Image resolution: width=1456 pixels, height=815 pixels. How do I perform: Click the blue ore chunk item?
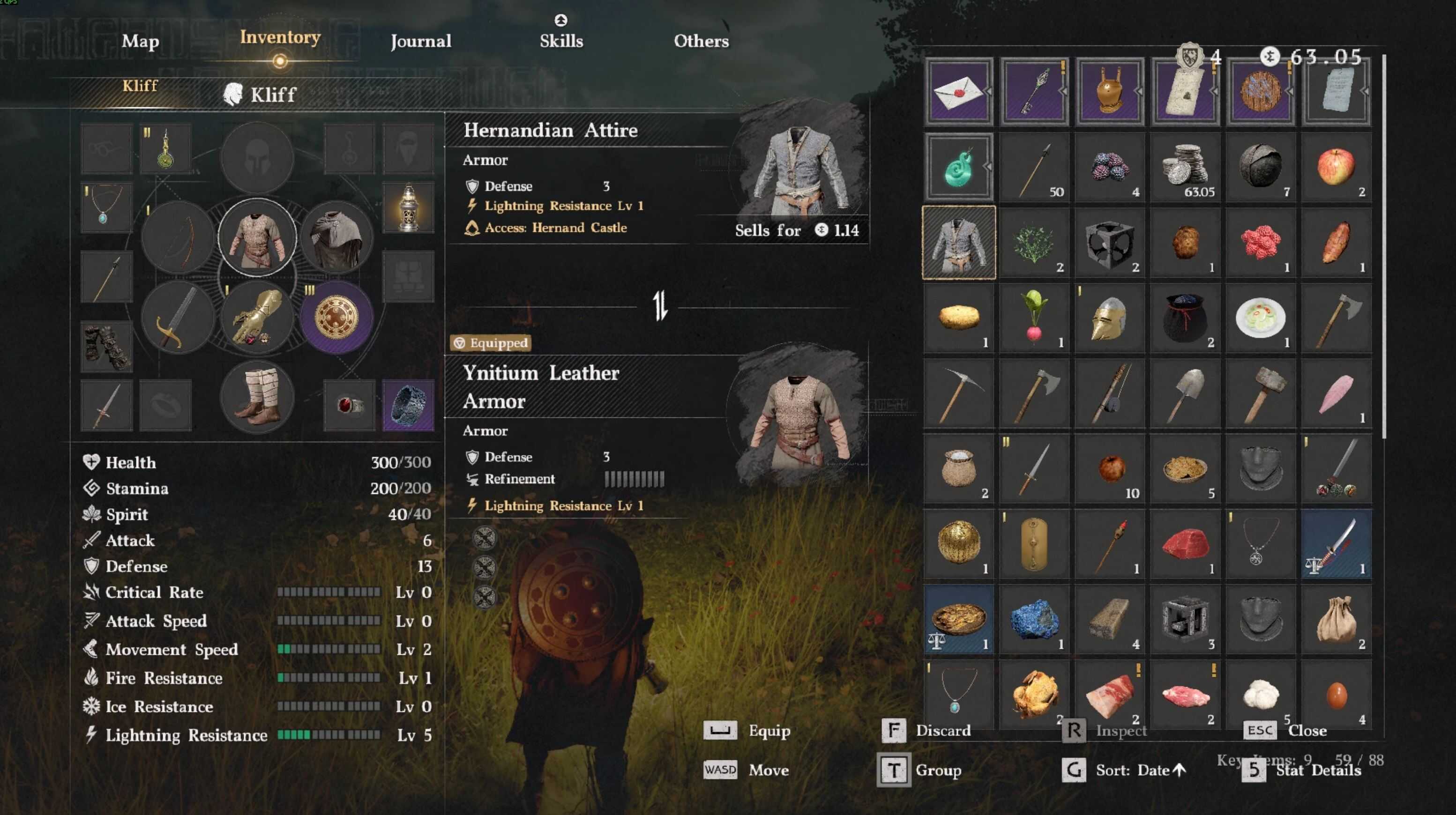[1034, 620]
